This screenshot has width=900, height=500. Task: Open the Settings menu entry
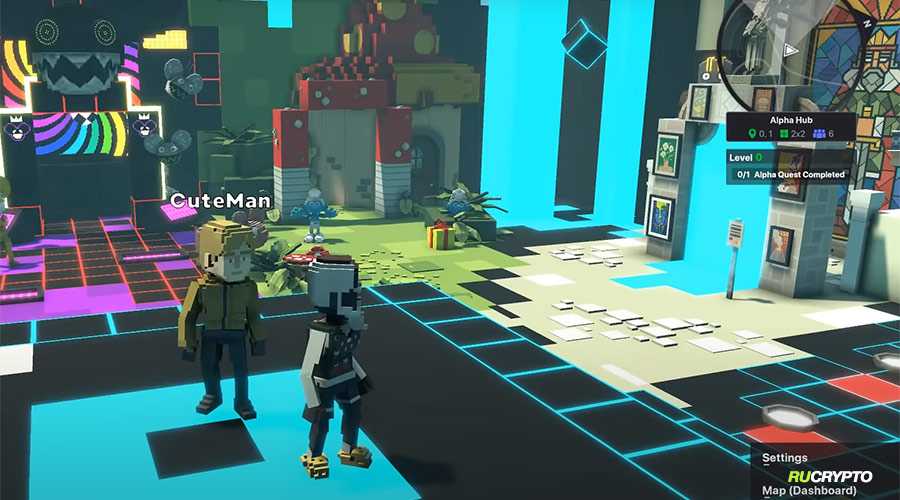[785, 458]
